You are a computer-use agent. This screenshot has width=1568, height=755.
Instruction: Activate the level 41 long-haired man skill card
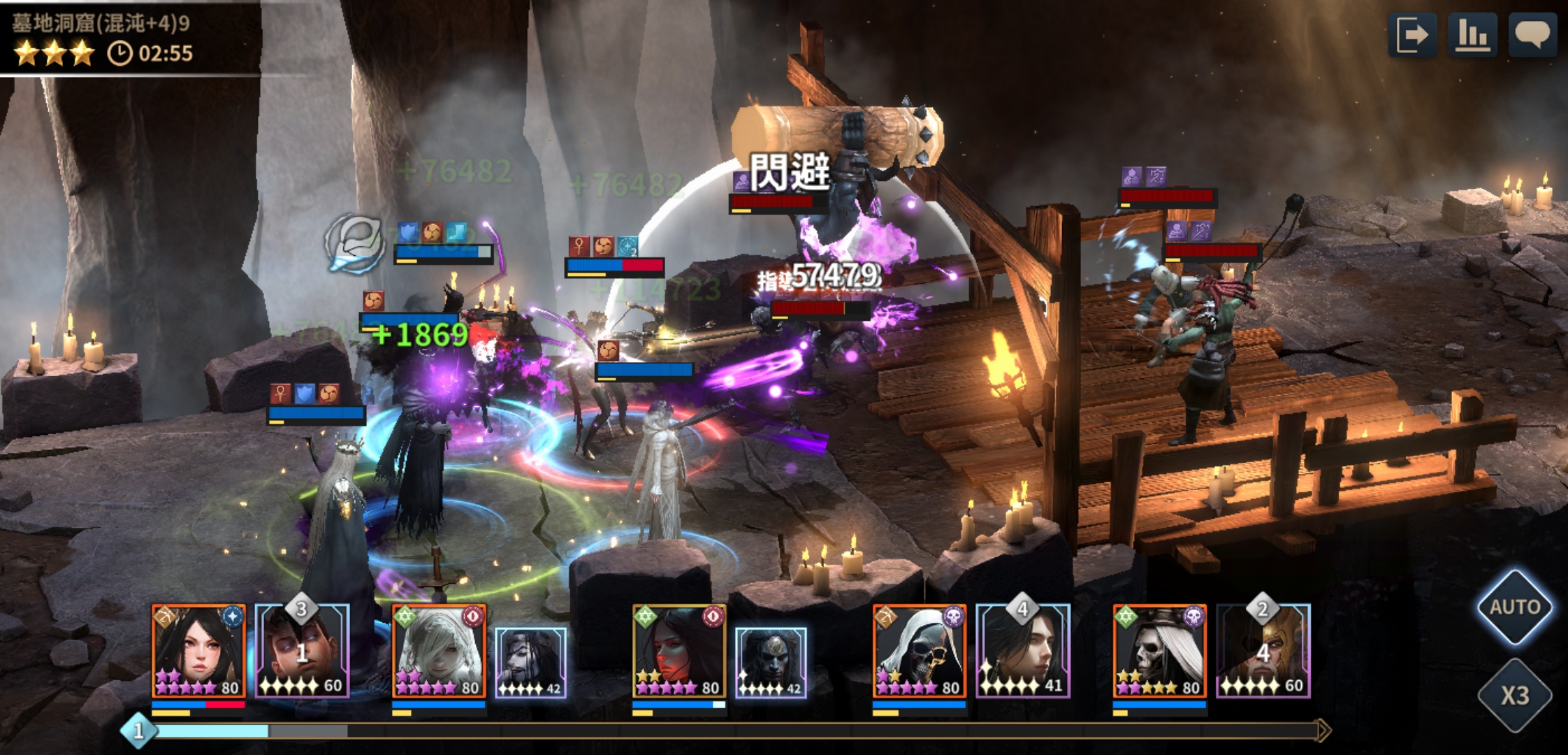click(1023, 652)
